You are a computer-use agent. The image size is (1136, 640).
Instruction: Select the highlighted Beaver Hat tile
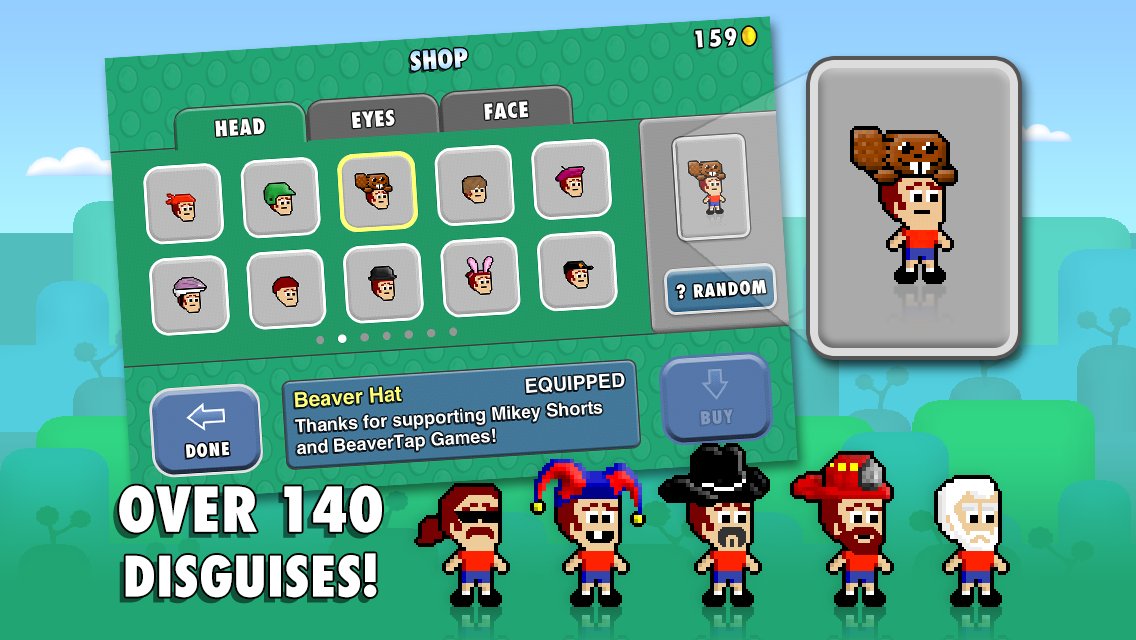(377, 190)
